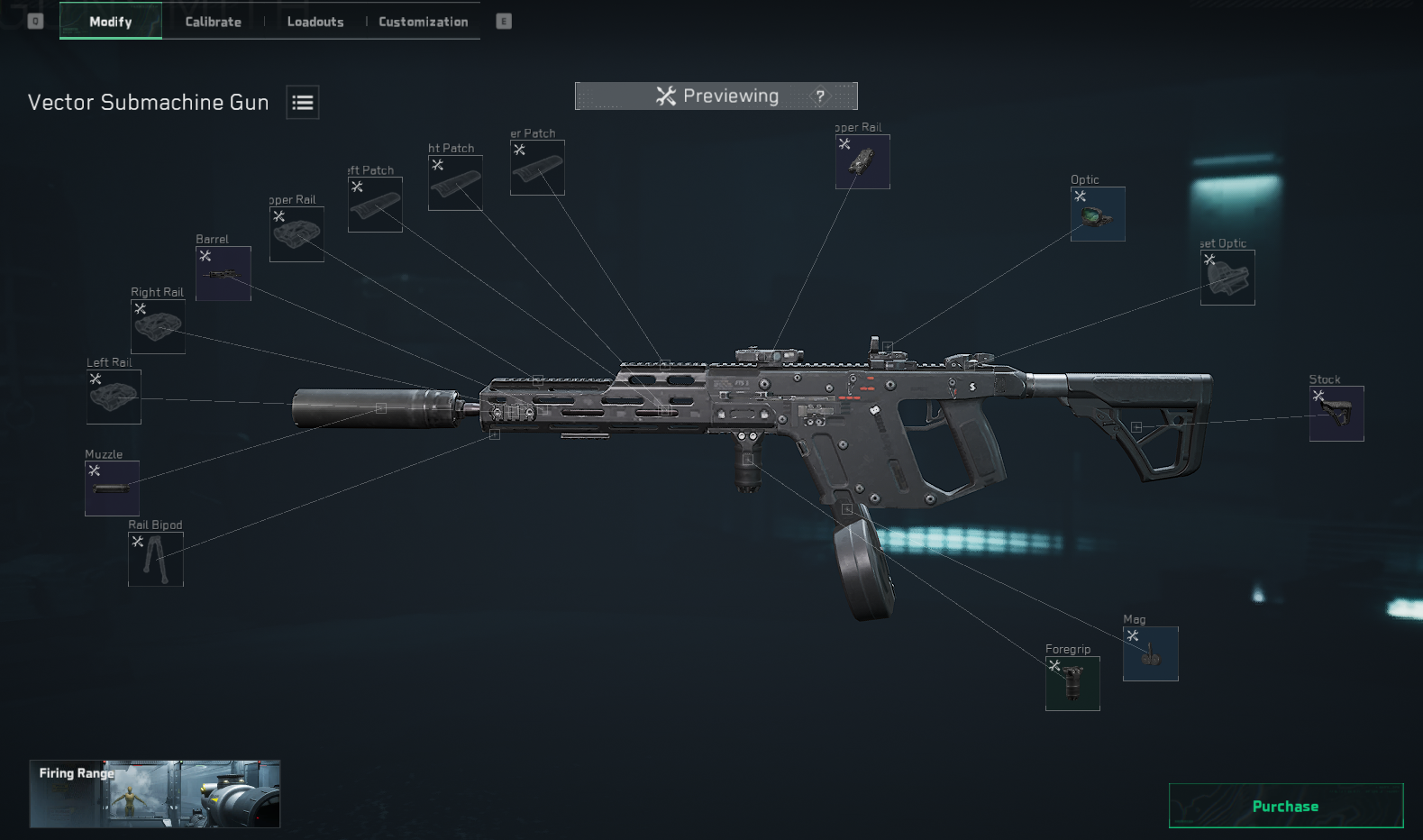Go to the Customization tab

coord(423,22)
